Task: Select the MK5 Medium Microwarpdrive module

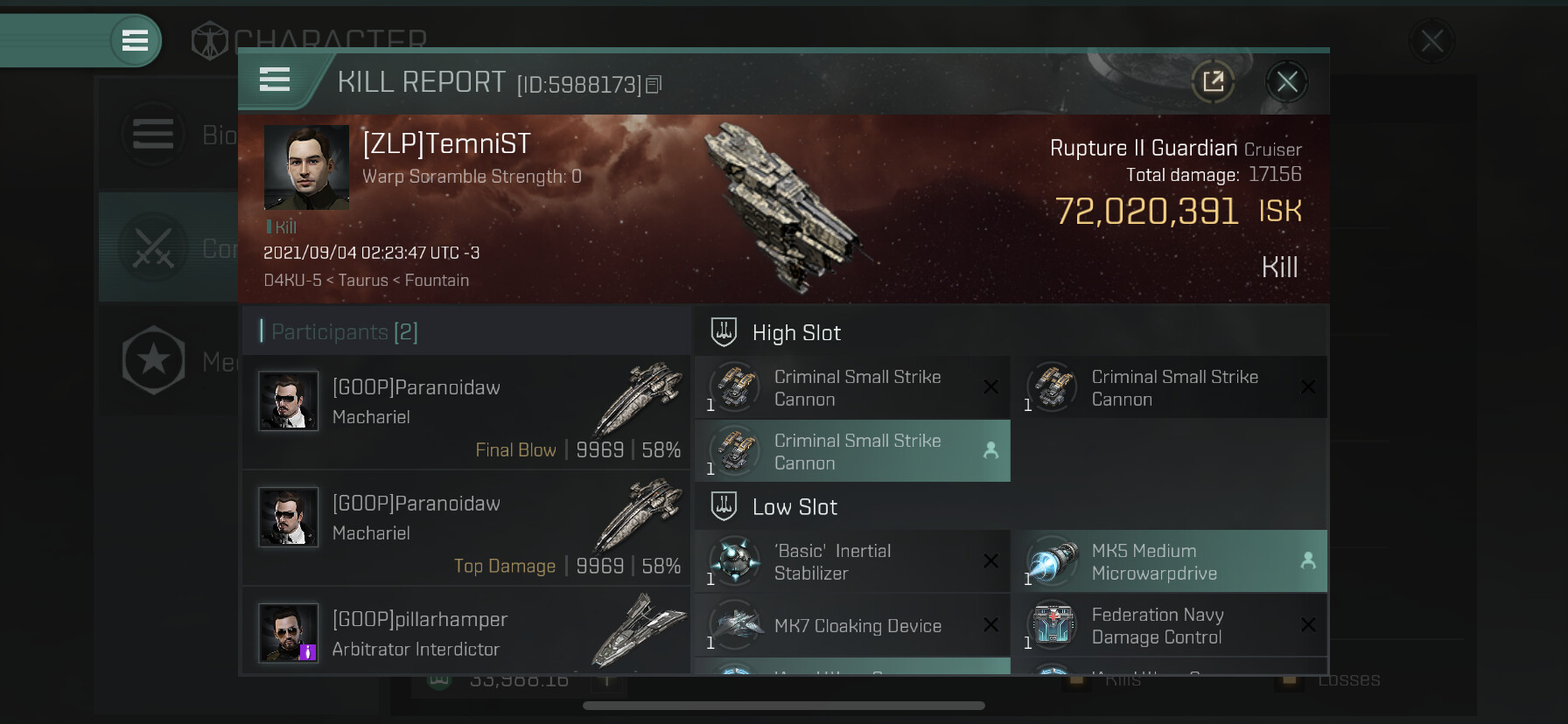Action: click(x=1169, y=561)
